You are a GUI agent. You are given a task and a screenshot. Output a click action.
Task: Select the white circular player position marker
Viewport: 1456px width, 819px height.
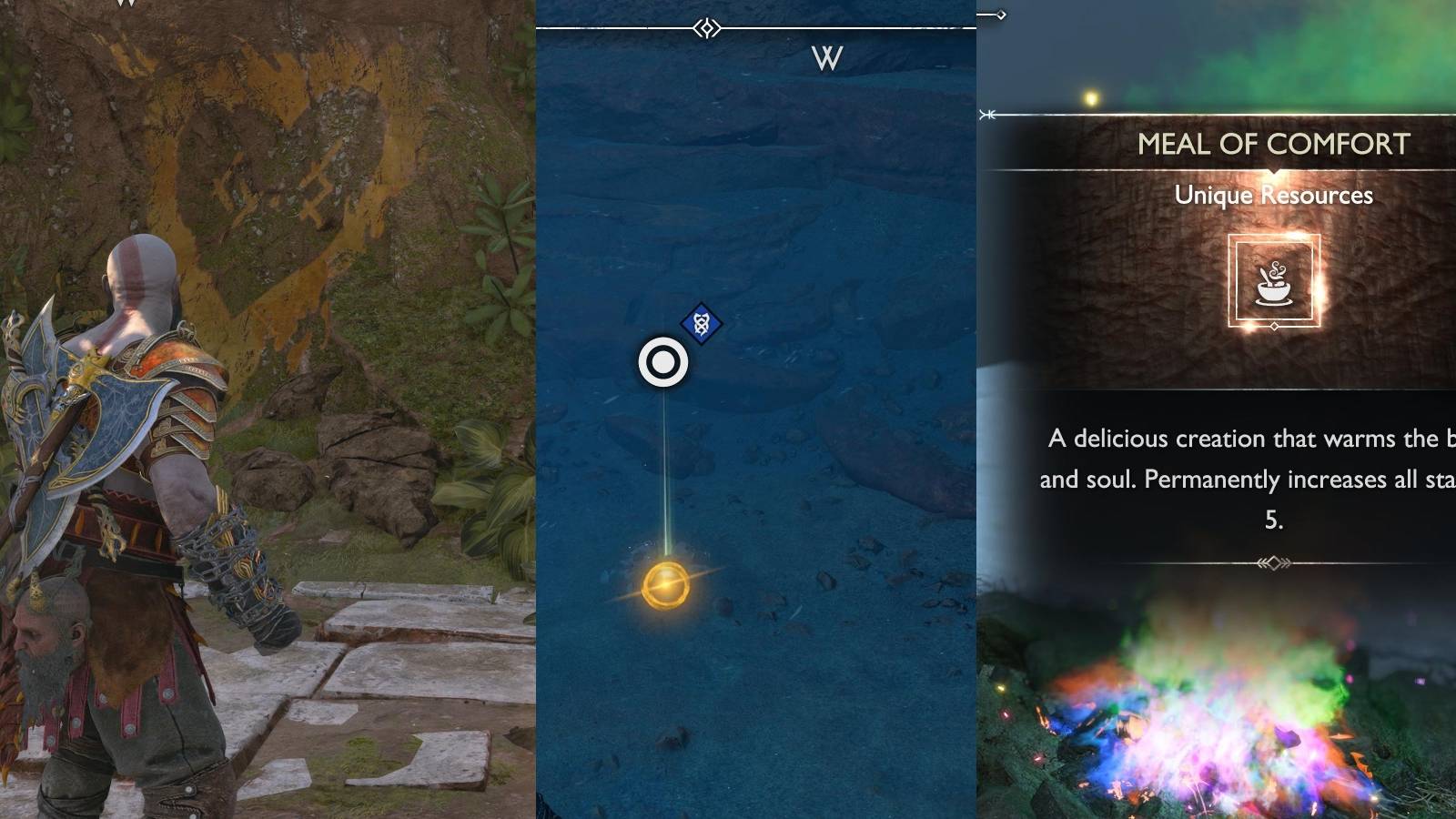[x=665, y=360]
